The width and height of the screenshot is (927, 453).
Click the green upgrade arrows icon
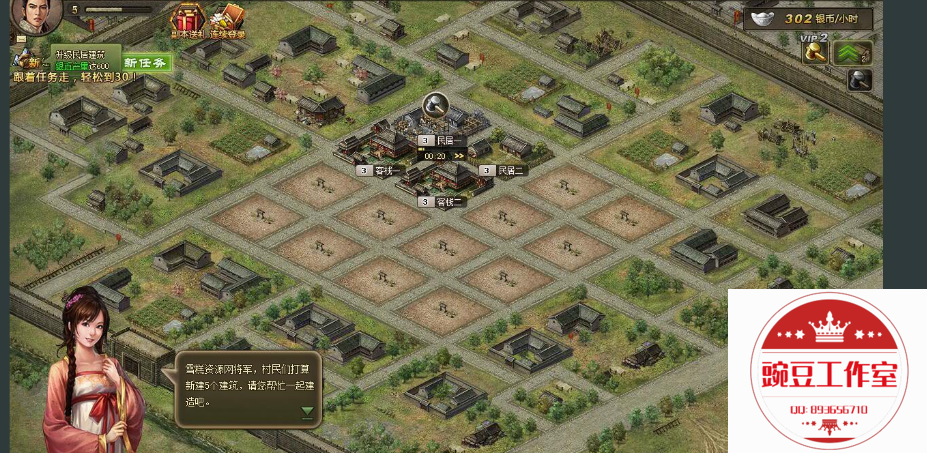point(853,53)
